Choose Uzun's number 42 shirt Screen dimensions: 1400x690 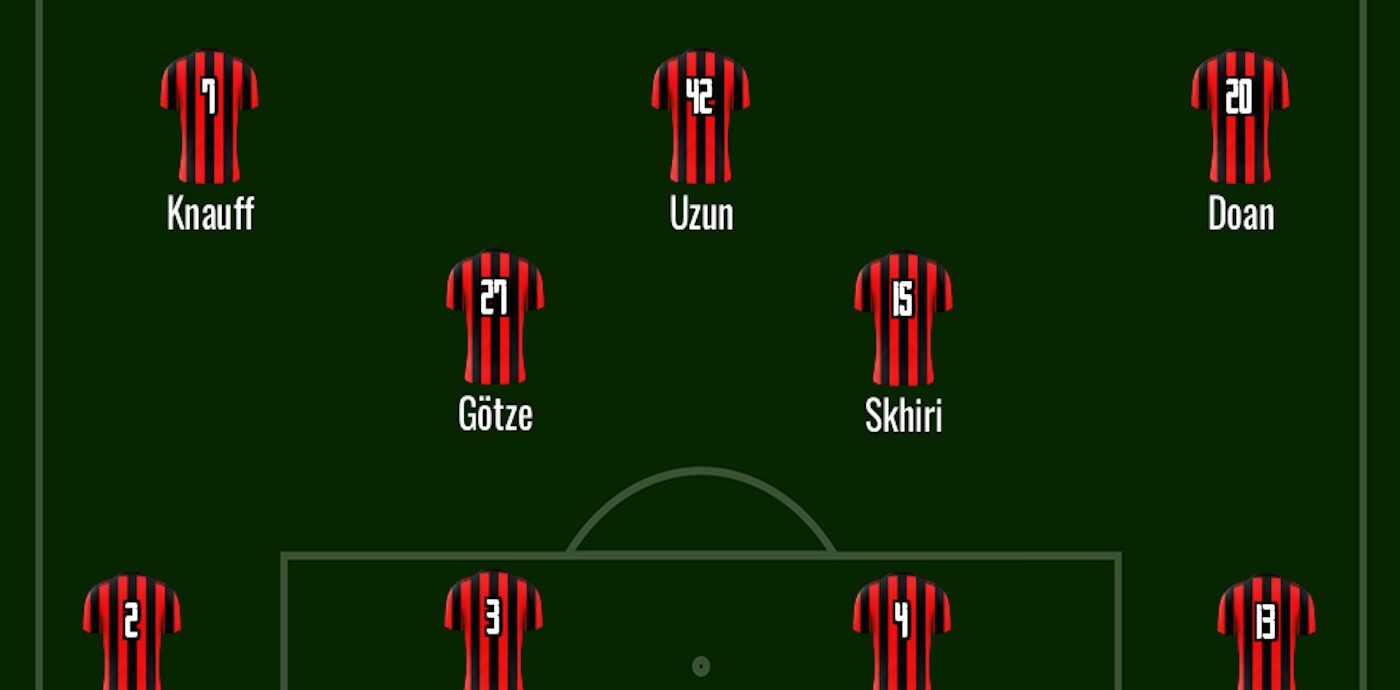click(x=700, y=116)
